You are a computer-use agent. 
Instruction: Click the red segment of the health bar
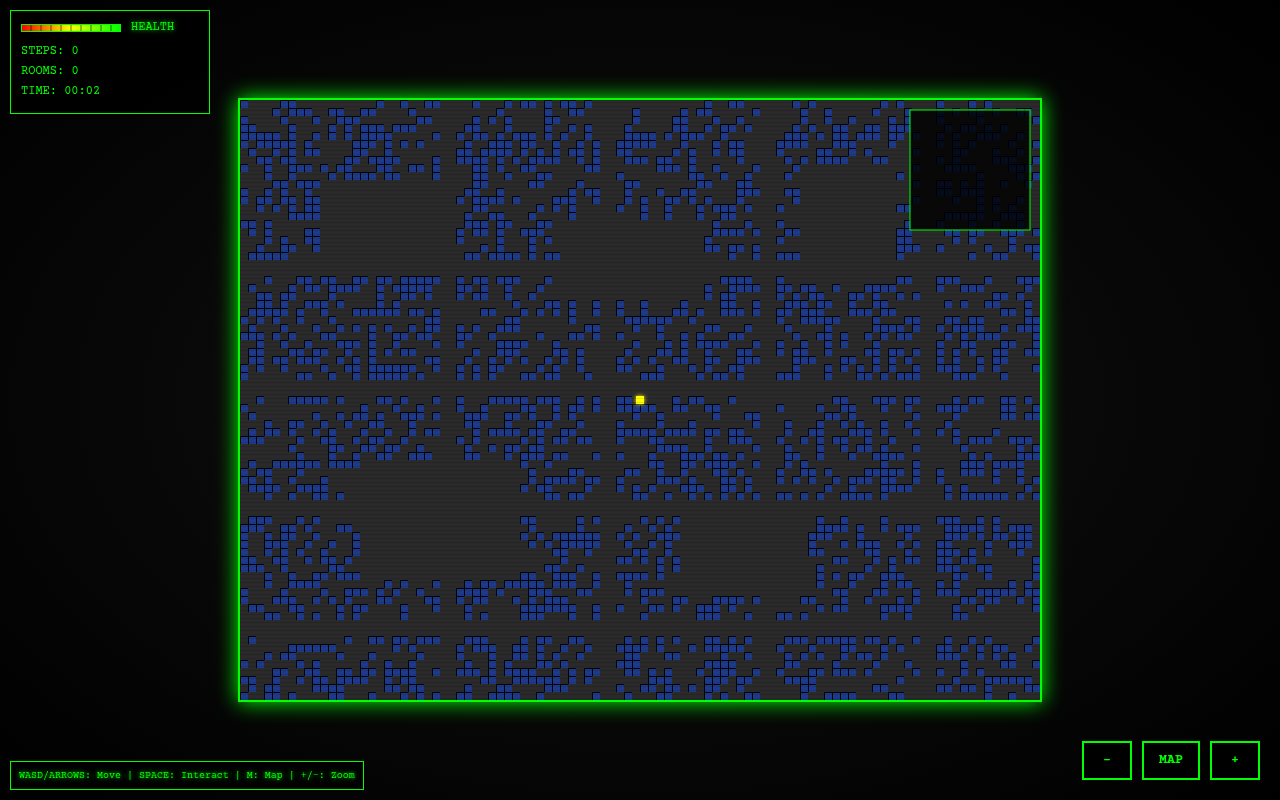[25, 27]
